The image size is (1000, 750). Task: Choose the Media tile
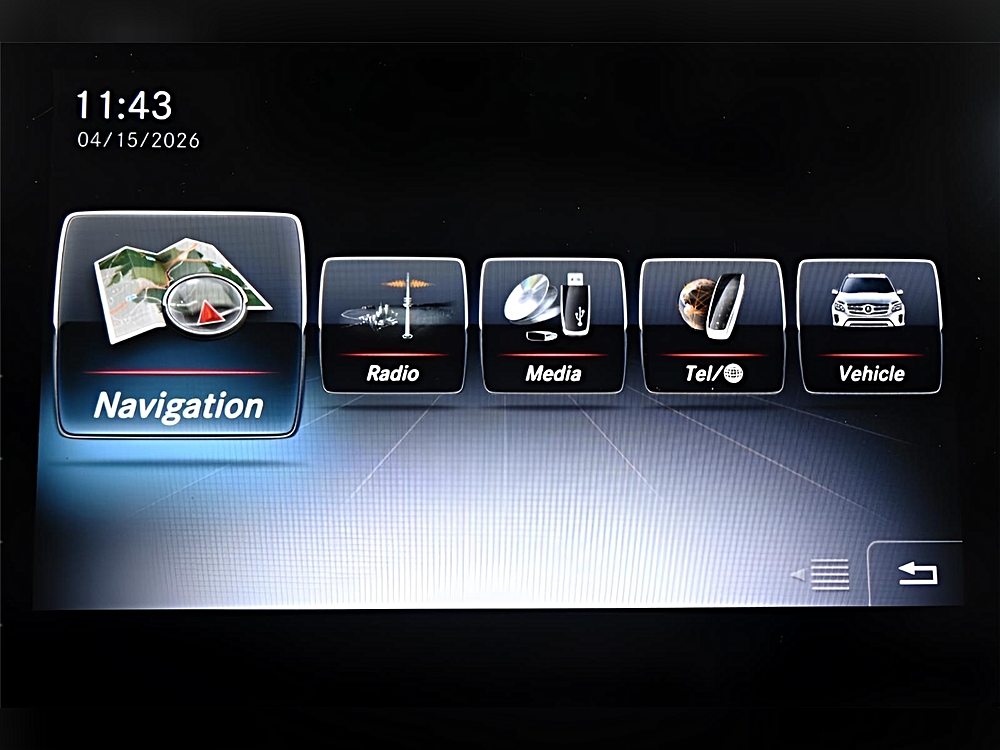(553, 325)
